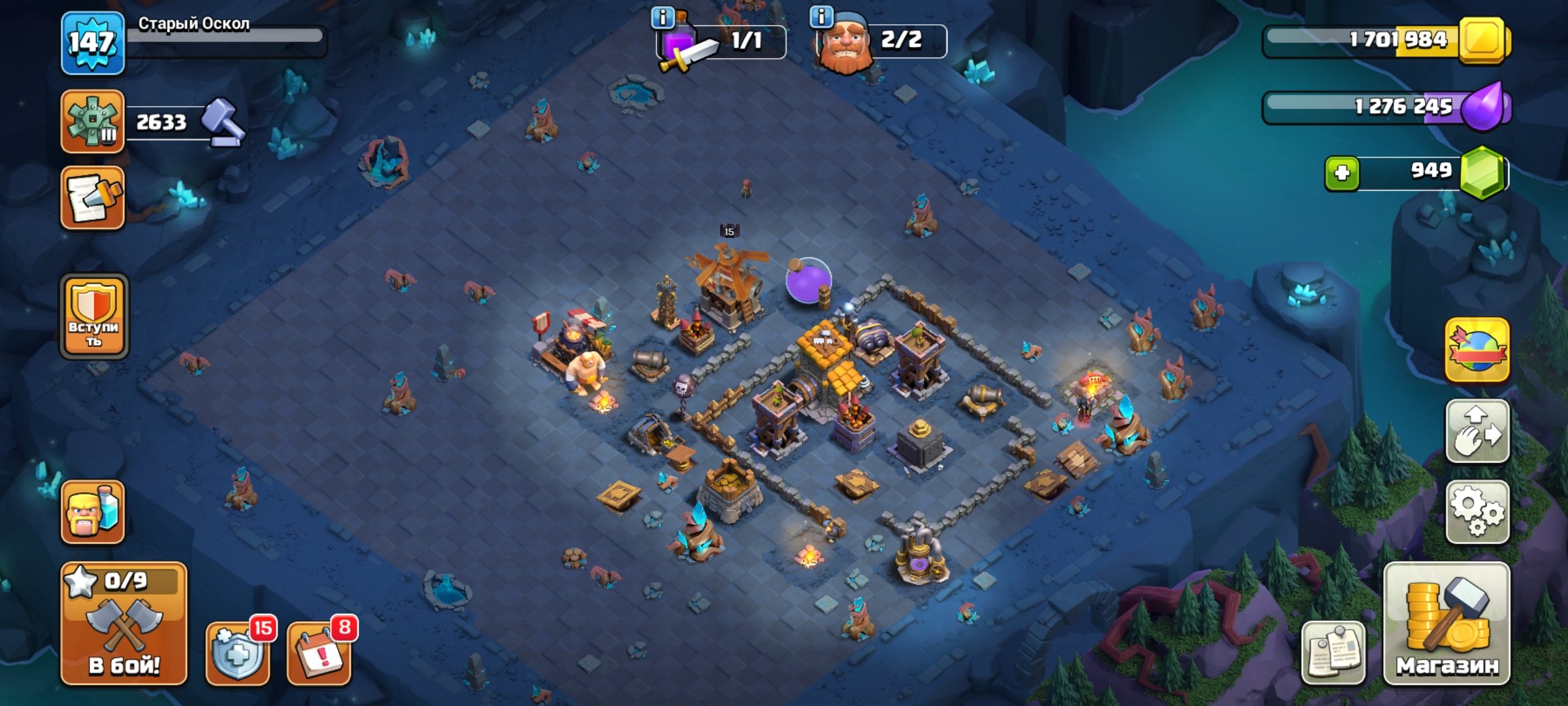Viewport: 1568px width, 706px height.
Task: Open the battle log scroll icon
Action: tap(93, 198)
